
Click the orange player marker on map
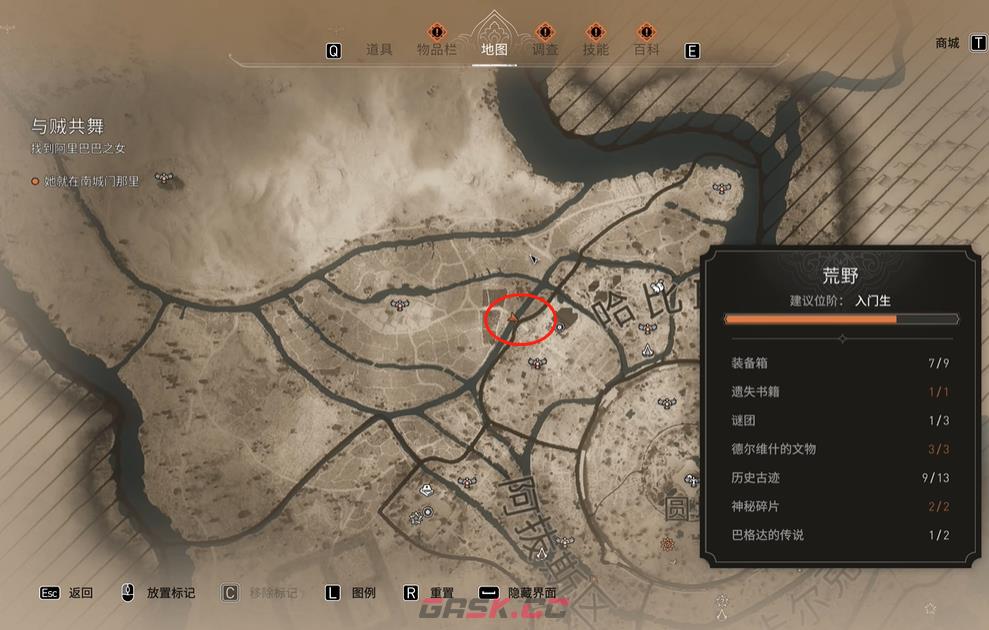[x=512, y=318]
